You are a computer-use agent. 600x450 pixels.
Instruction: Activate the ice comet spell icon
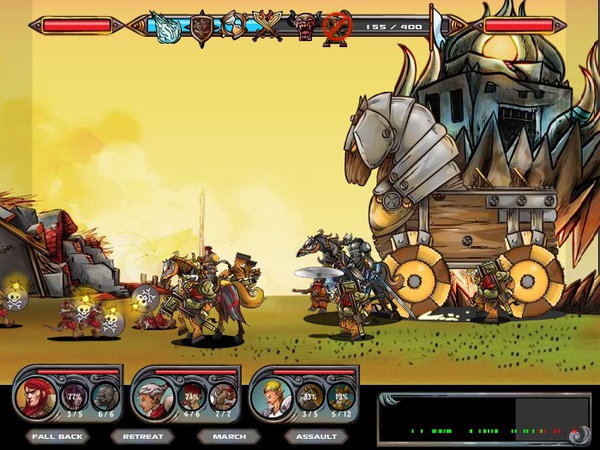pos(164,26)
